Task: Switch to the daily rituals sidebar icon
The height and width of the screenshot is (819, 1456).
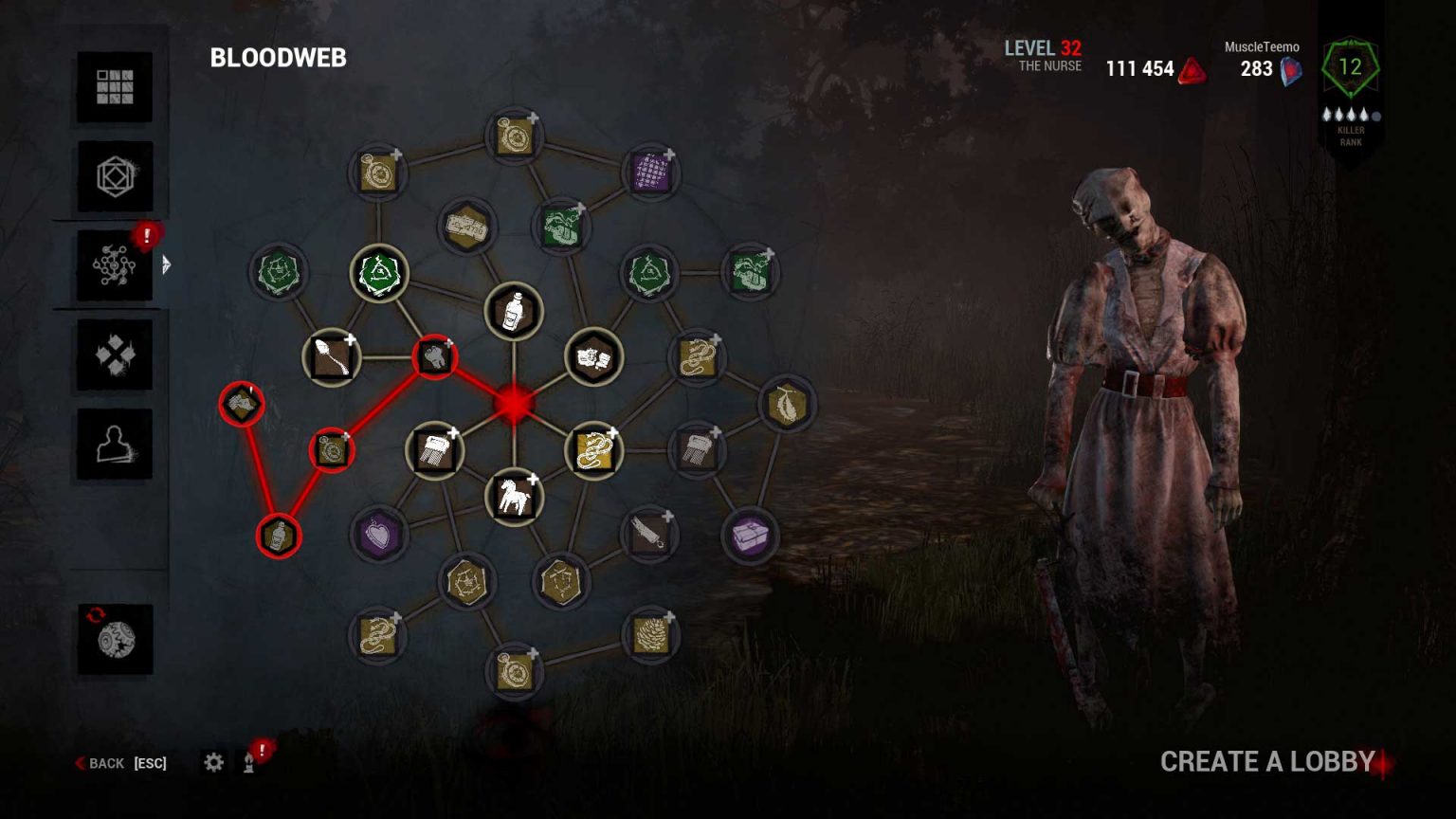Action: 115,355
